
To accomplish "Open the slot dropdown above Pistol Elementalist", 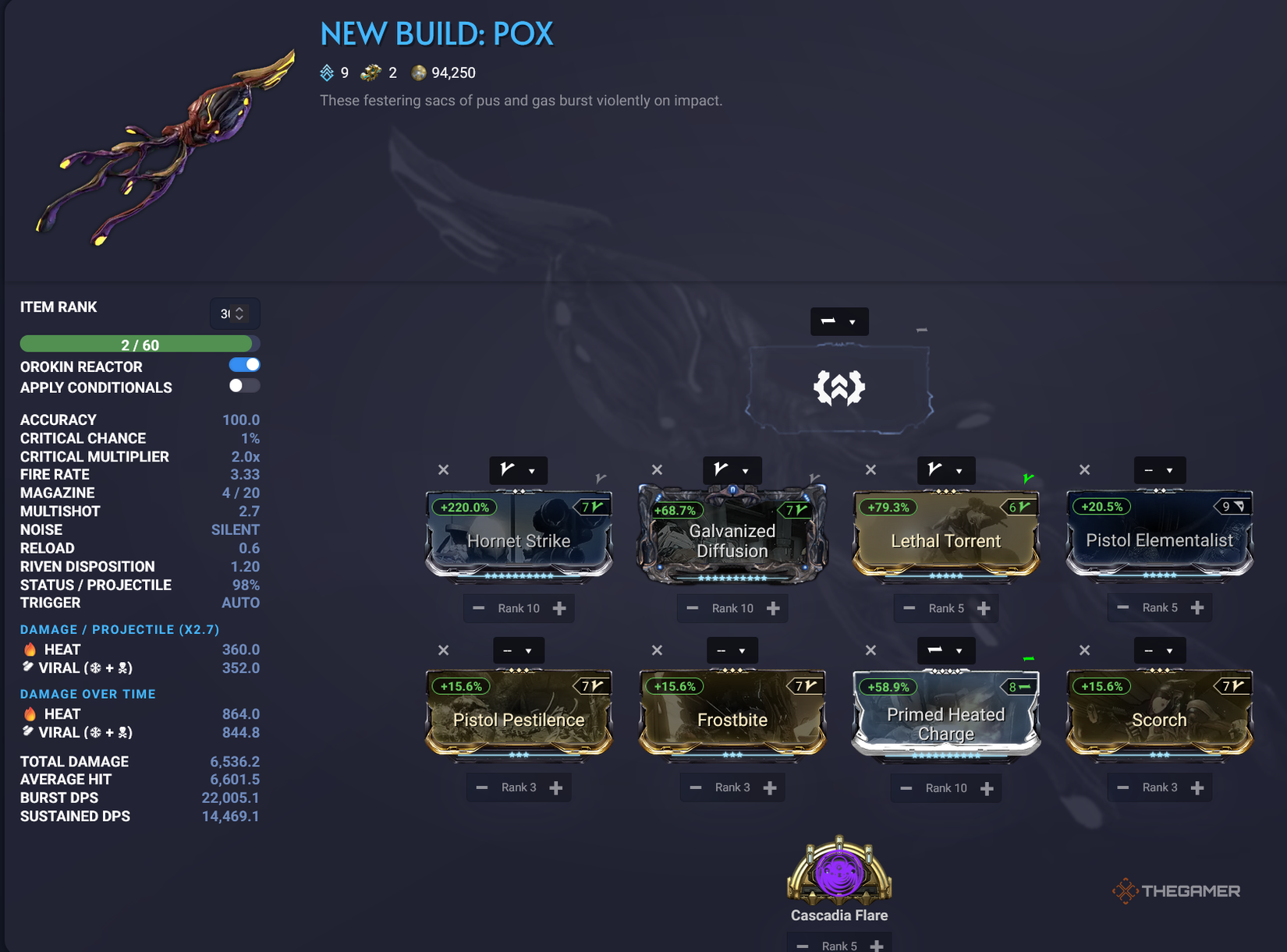I will click(x=1160, y=470).
